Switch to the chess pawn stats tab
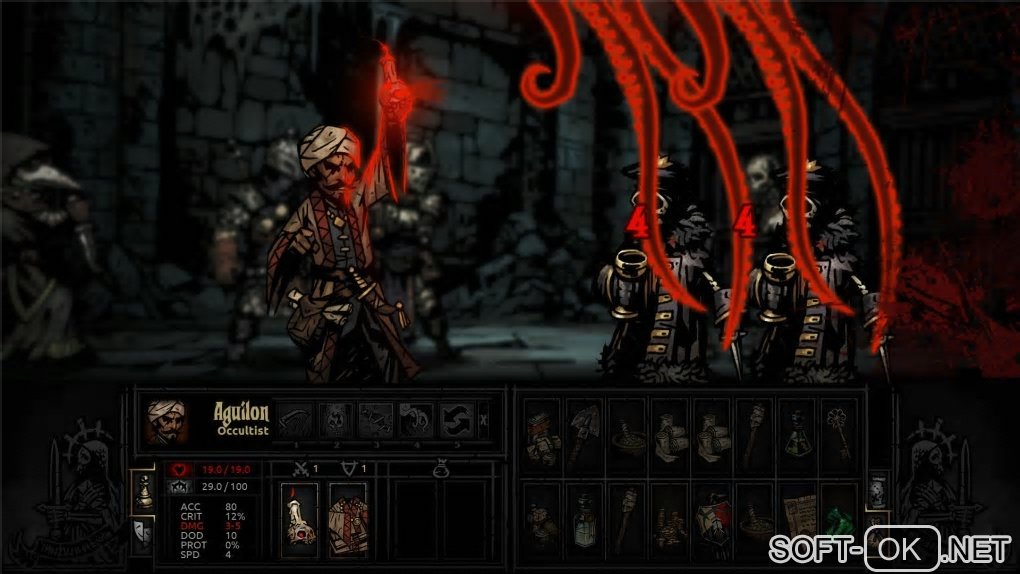This screenshot has width=1020, height=574. 143,491
